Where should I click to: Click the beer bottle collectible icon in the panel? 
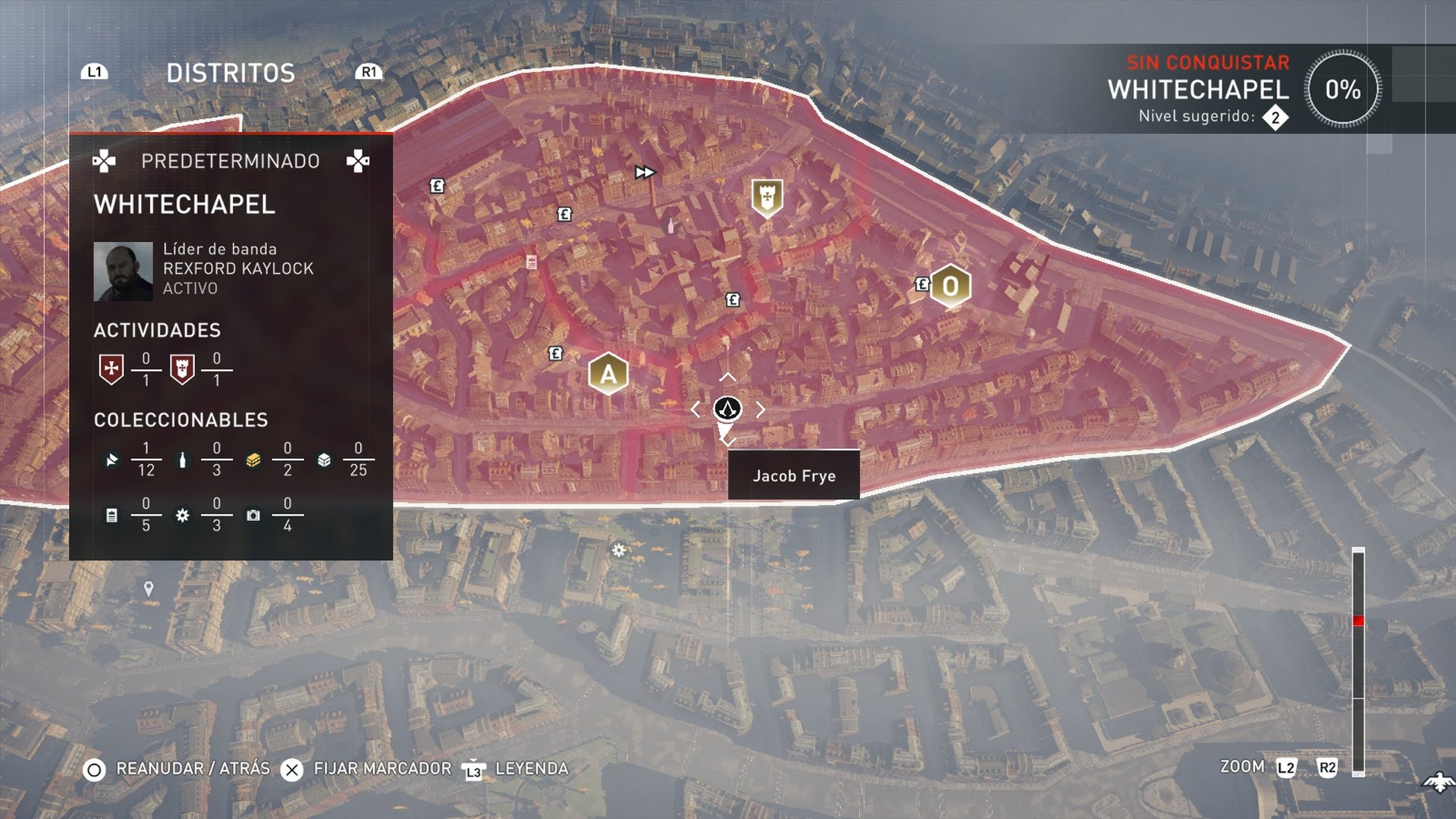point(182,460)
